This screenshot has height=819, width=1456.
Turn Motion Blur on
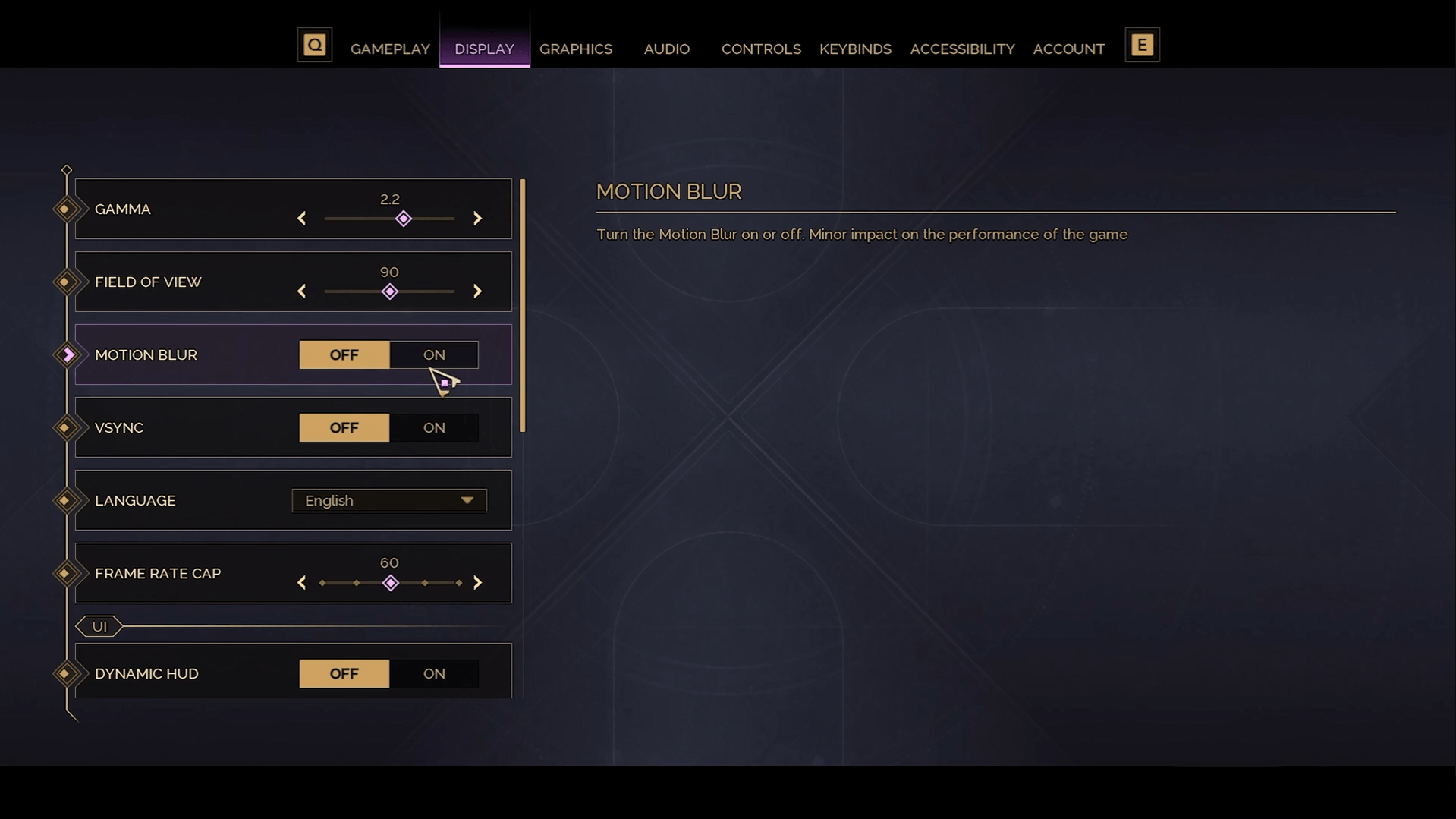tap(434, 354)
